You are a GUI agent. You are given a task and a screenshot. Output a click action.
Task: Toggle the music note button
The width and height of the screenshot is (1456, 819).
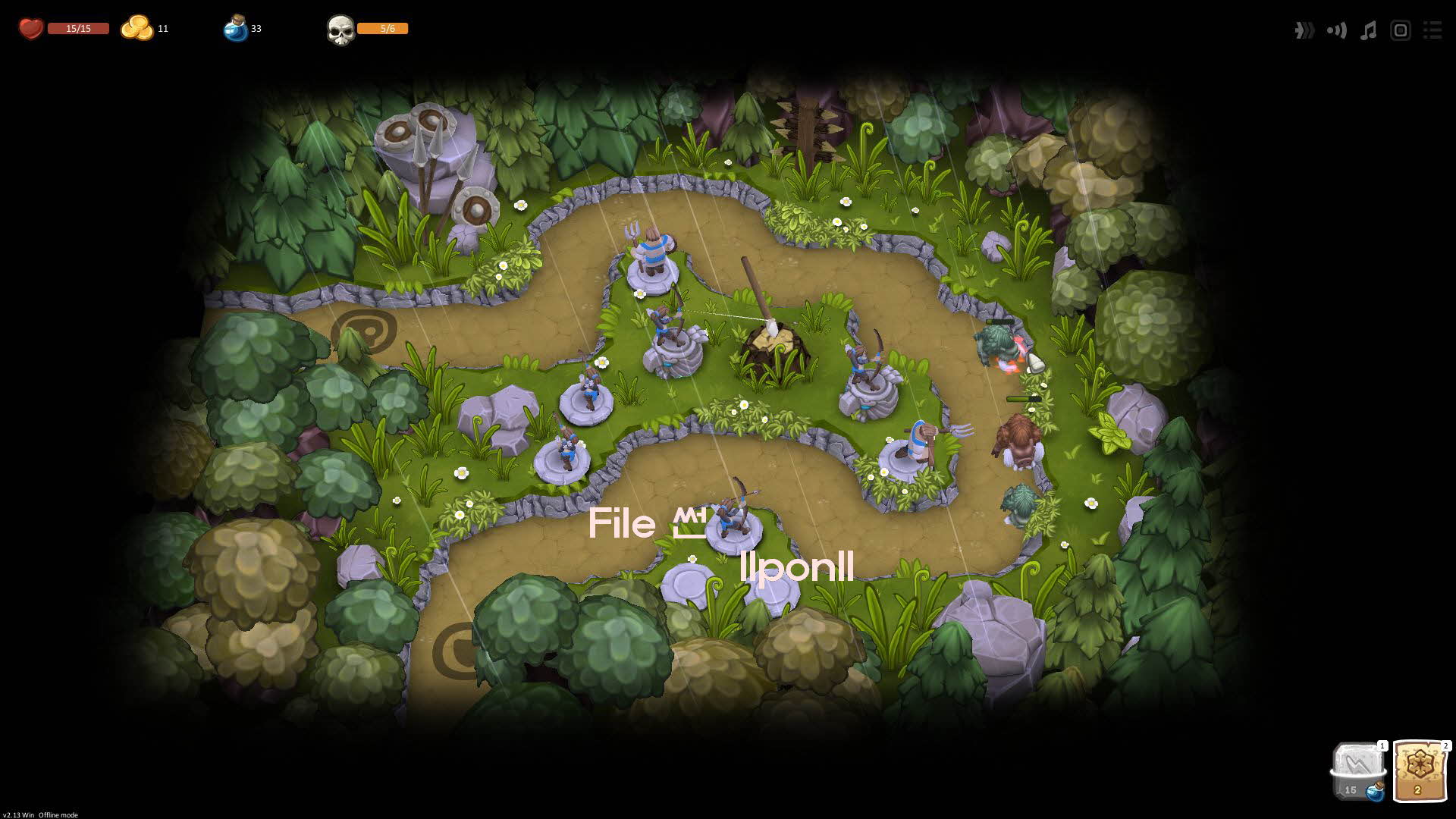pos(1368,30)
